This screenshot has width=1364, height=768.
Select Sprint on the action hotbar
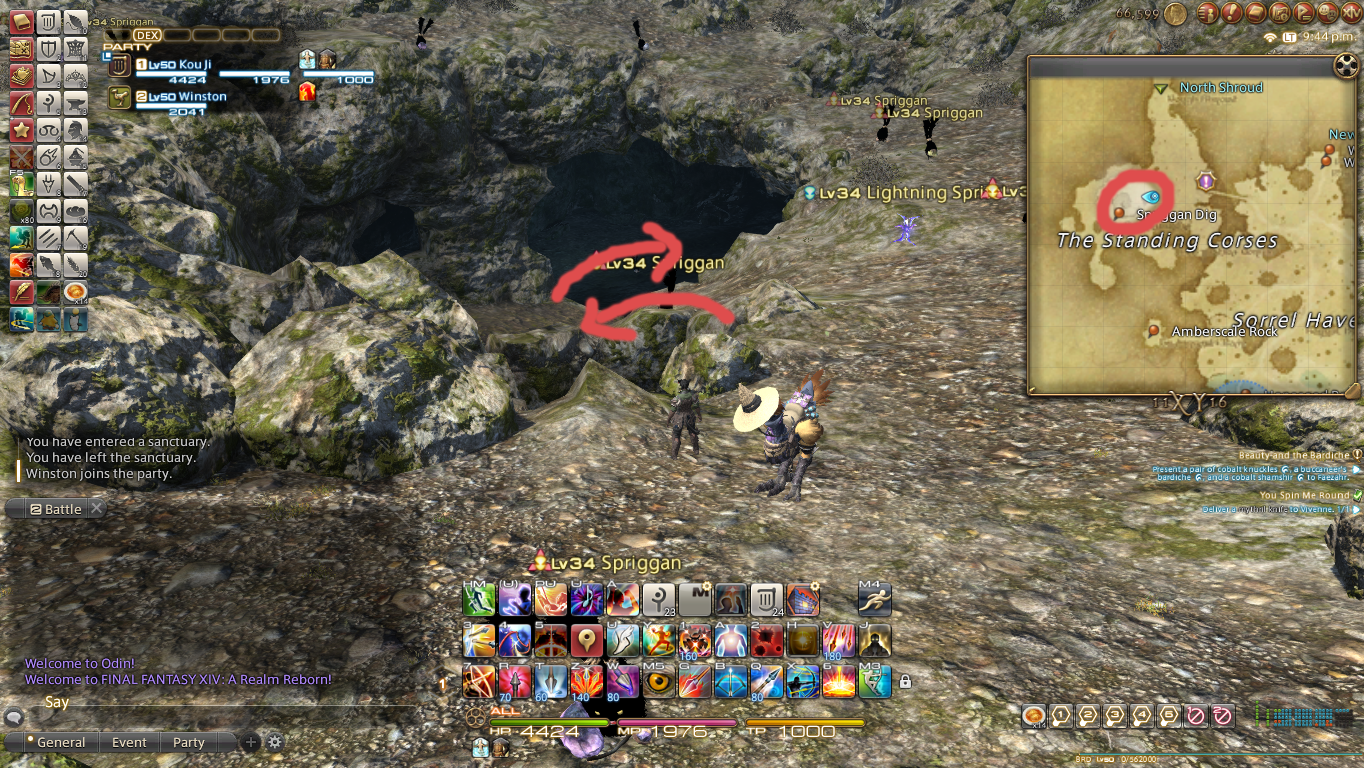876,598
